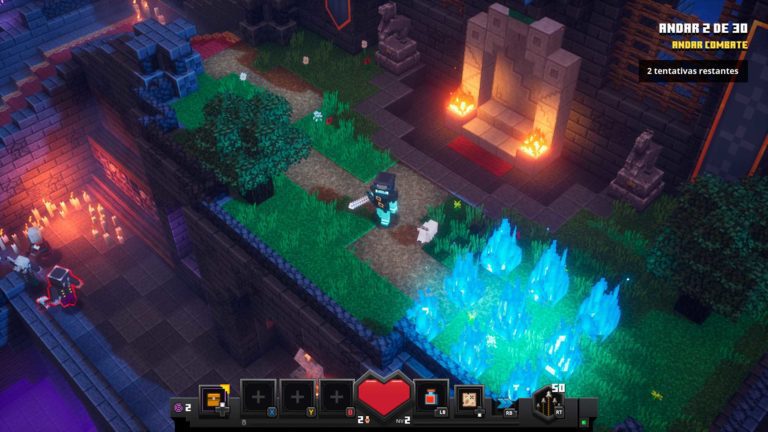Click the "Andar 2 de 30" floor tracker
Image resolution: width=768 pixels, height=432 pixels.
click(709, 28)
